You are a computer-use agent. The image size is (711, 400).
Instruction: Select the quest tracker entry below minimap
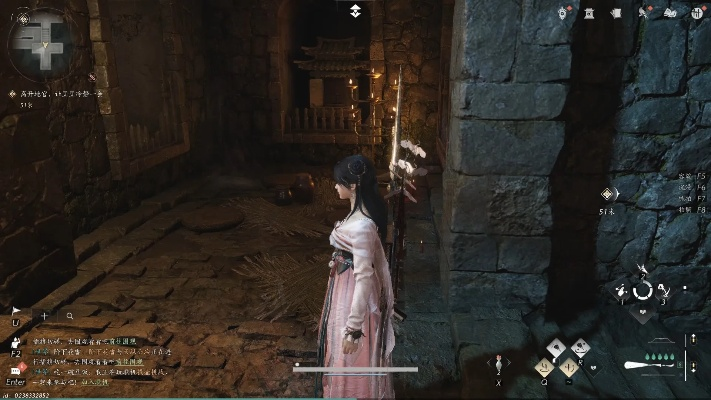tap(55, 93)
